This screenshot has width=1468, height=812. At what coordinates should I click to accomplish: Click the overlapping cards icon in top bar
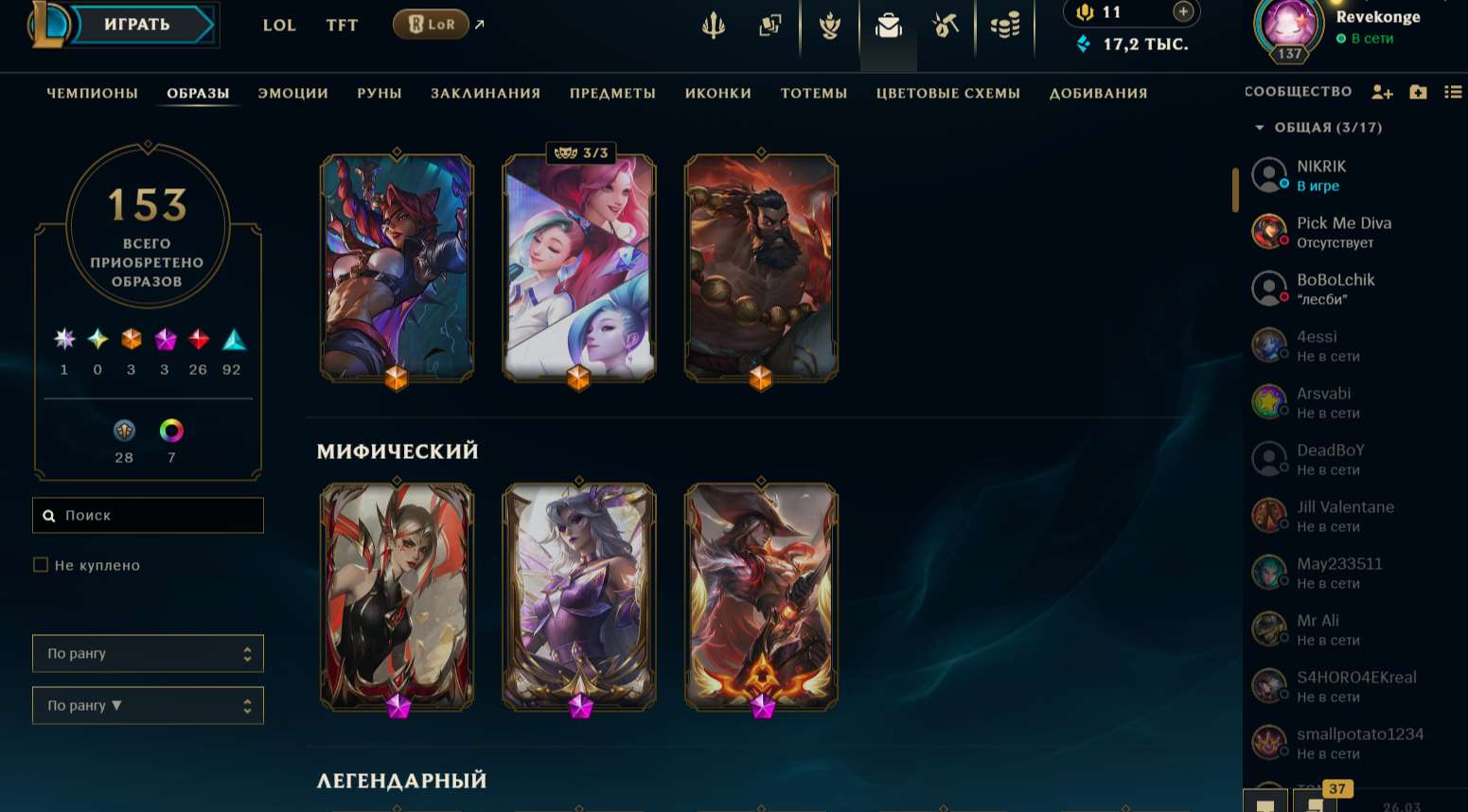[x=770, y=26]
